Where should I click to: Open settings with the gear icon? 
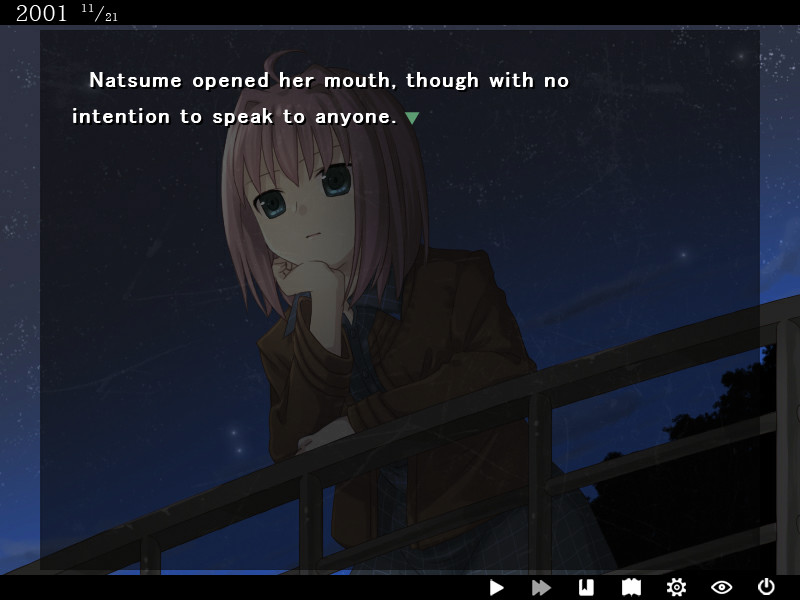coord(676,588)
